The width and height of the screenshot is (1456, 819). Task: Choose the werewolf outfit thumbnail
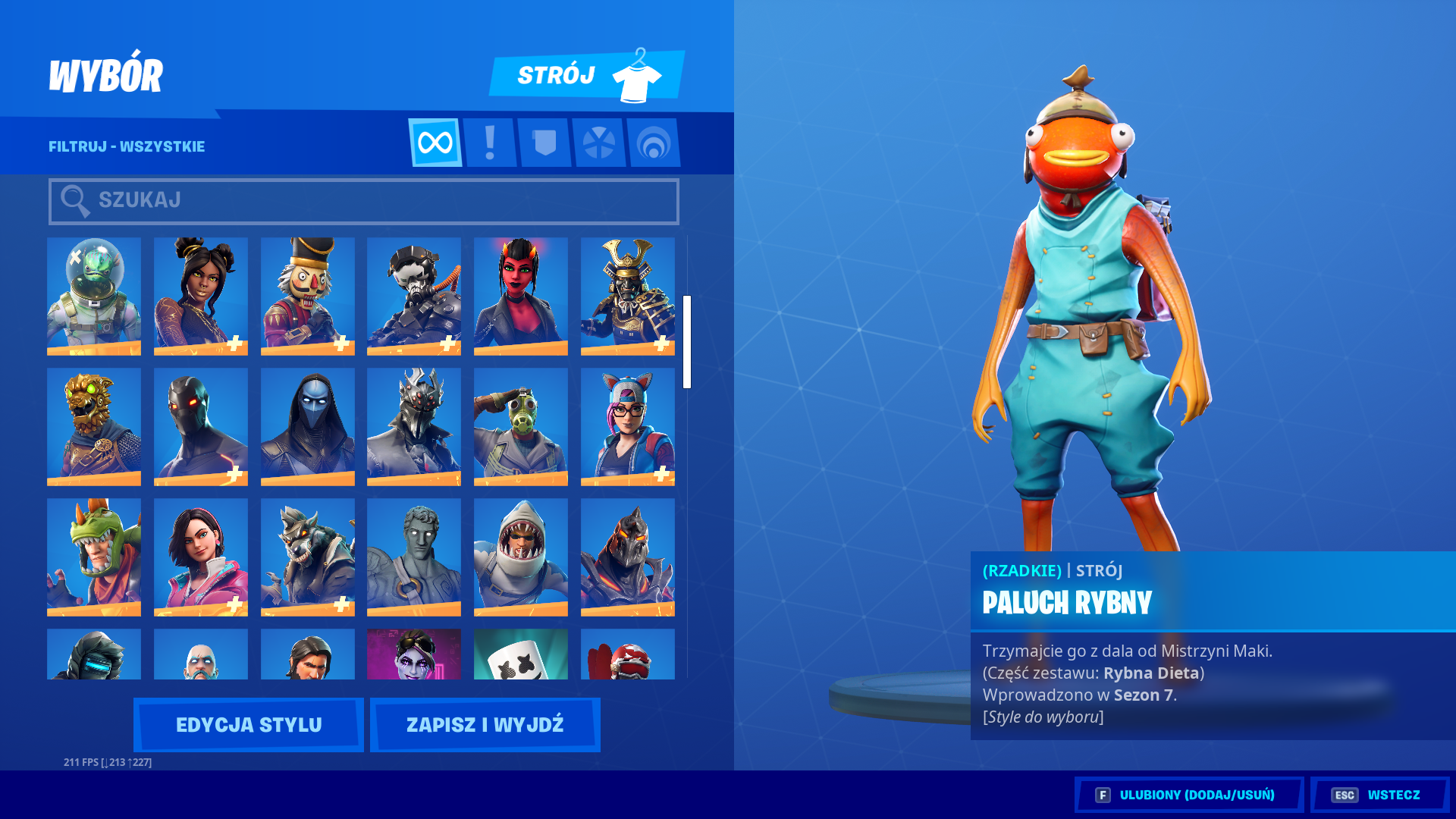(307, 557)
